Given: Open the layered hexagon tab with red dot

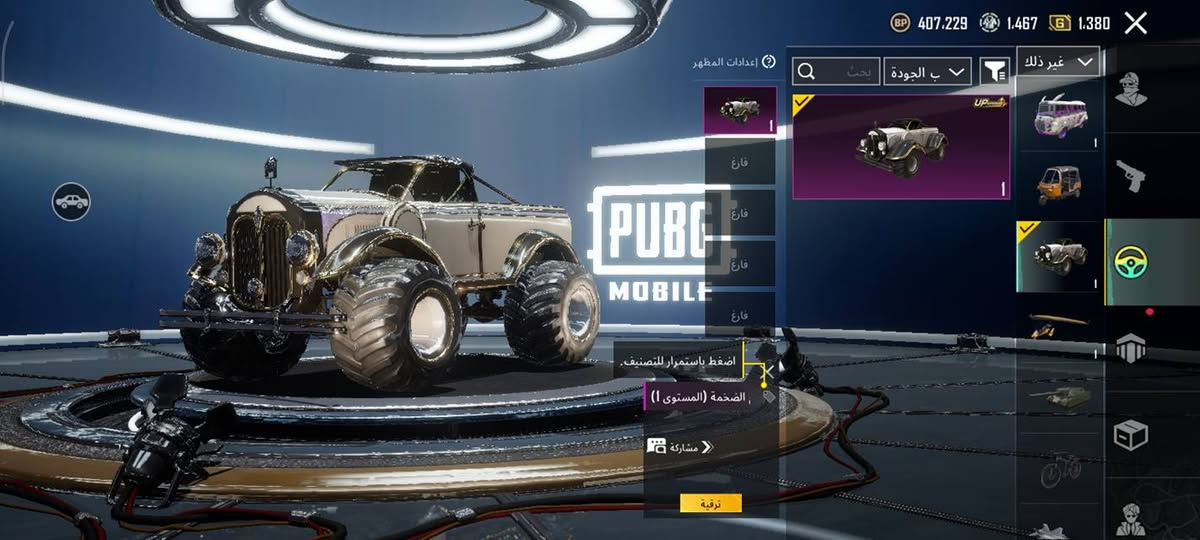Looking at the screenshot, I should pos(1131,348).
